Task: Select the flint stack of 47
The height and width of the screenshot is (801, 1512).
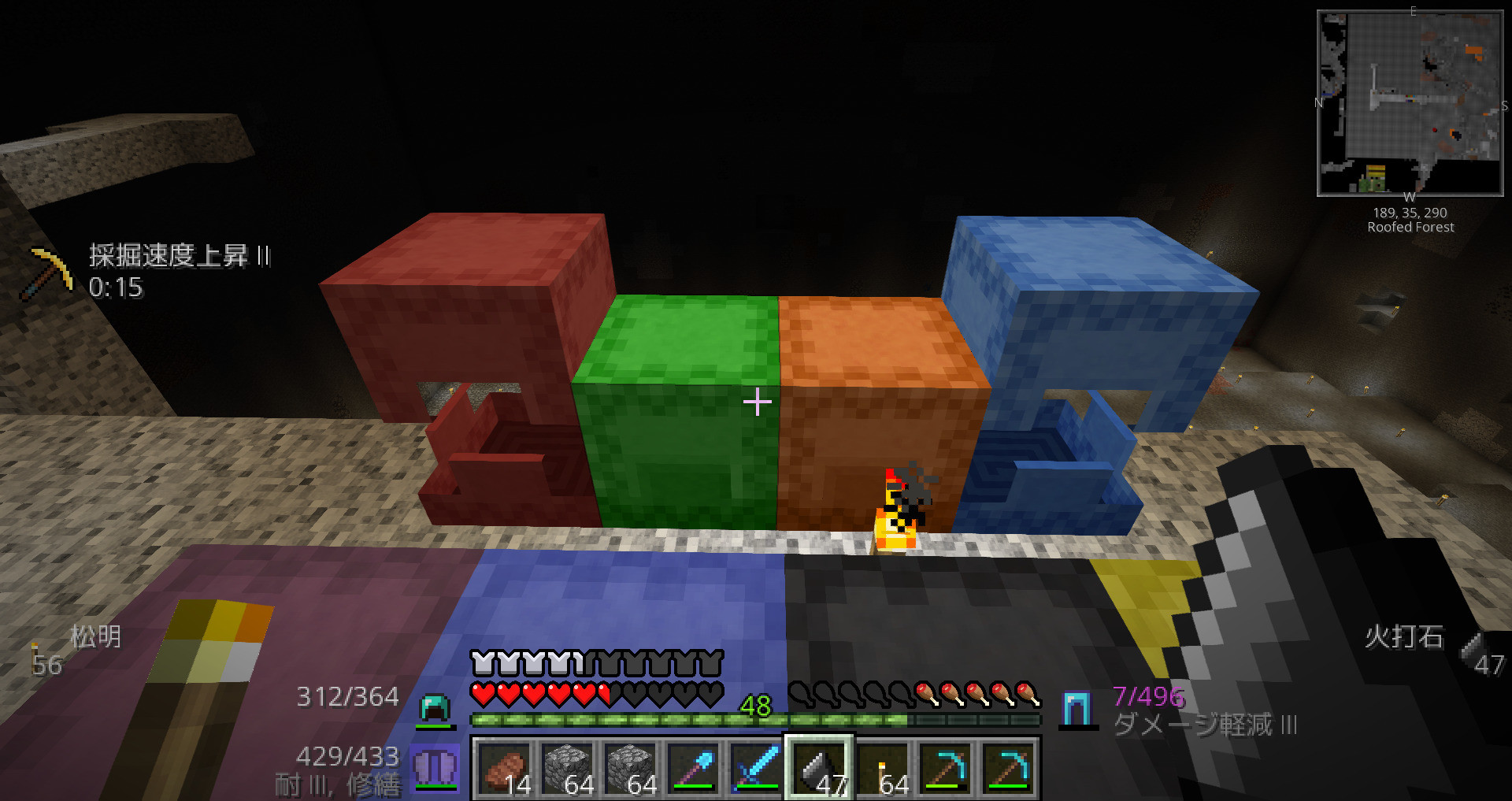Action: (819, 769)
